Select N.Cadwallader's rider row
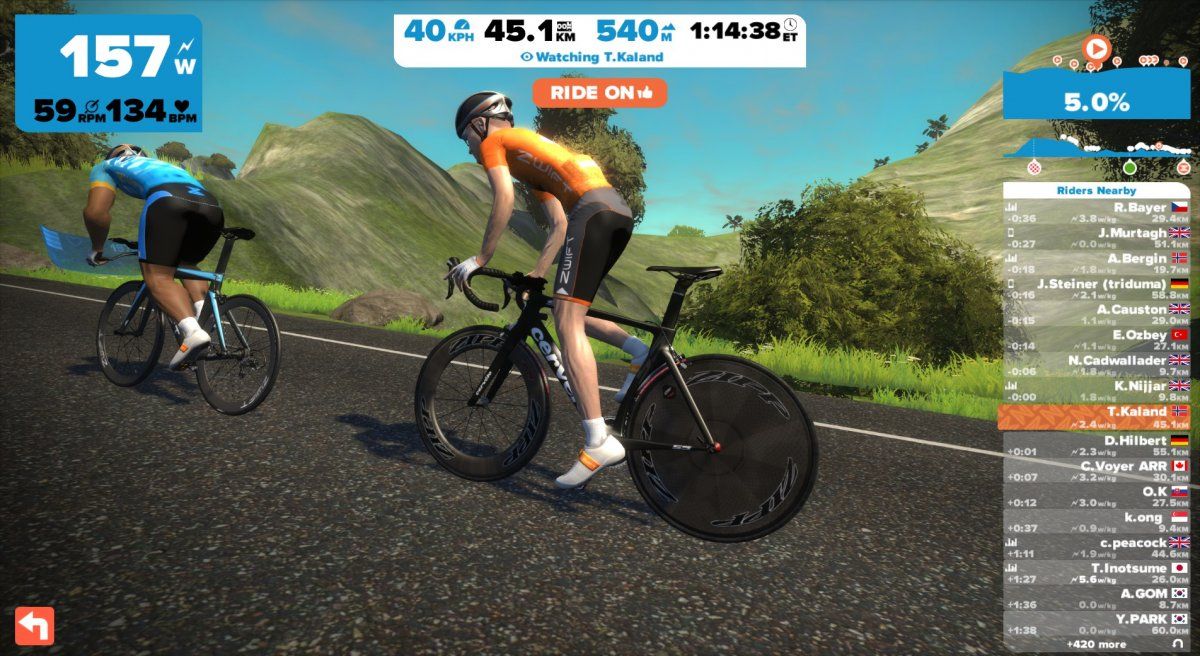This screenshot has width=1200, height=656. tap(1096, 365)
